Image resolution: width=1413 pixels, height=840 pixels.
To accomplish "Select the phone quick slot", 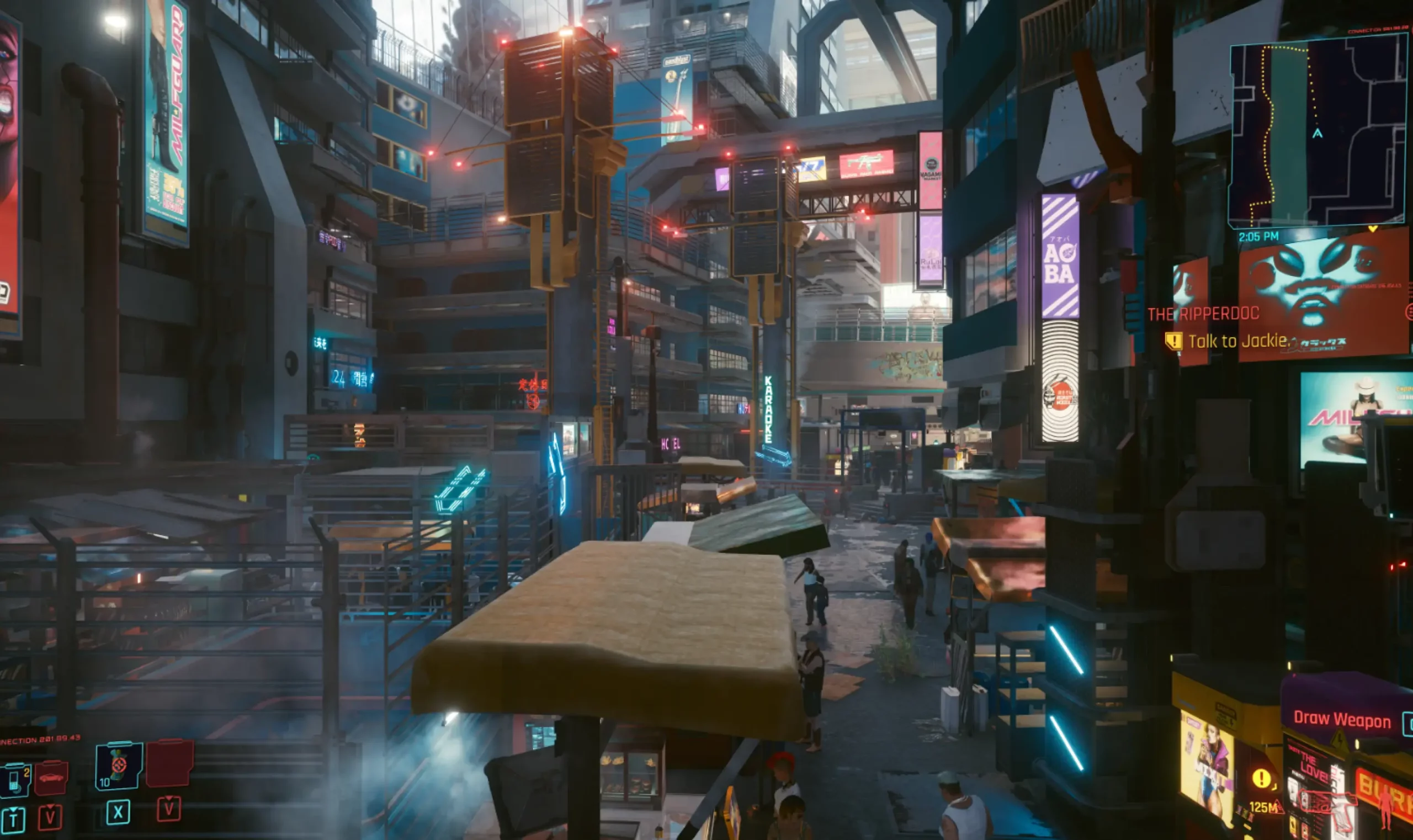I will point(15,779).
